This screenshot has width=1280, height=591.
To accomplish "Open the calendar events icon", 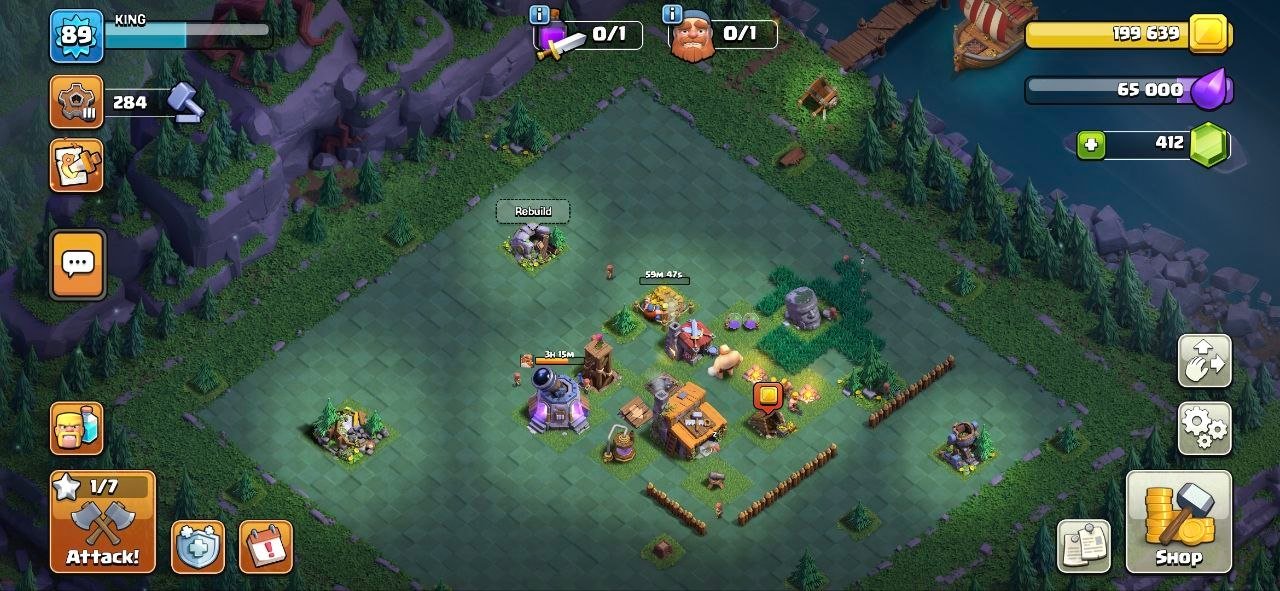I will [265, 547].
